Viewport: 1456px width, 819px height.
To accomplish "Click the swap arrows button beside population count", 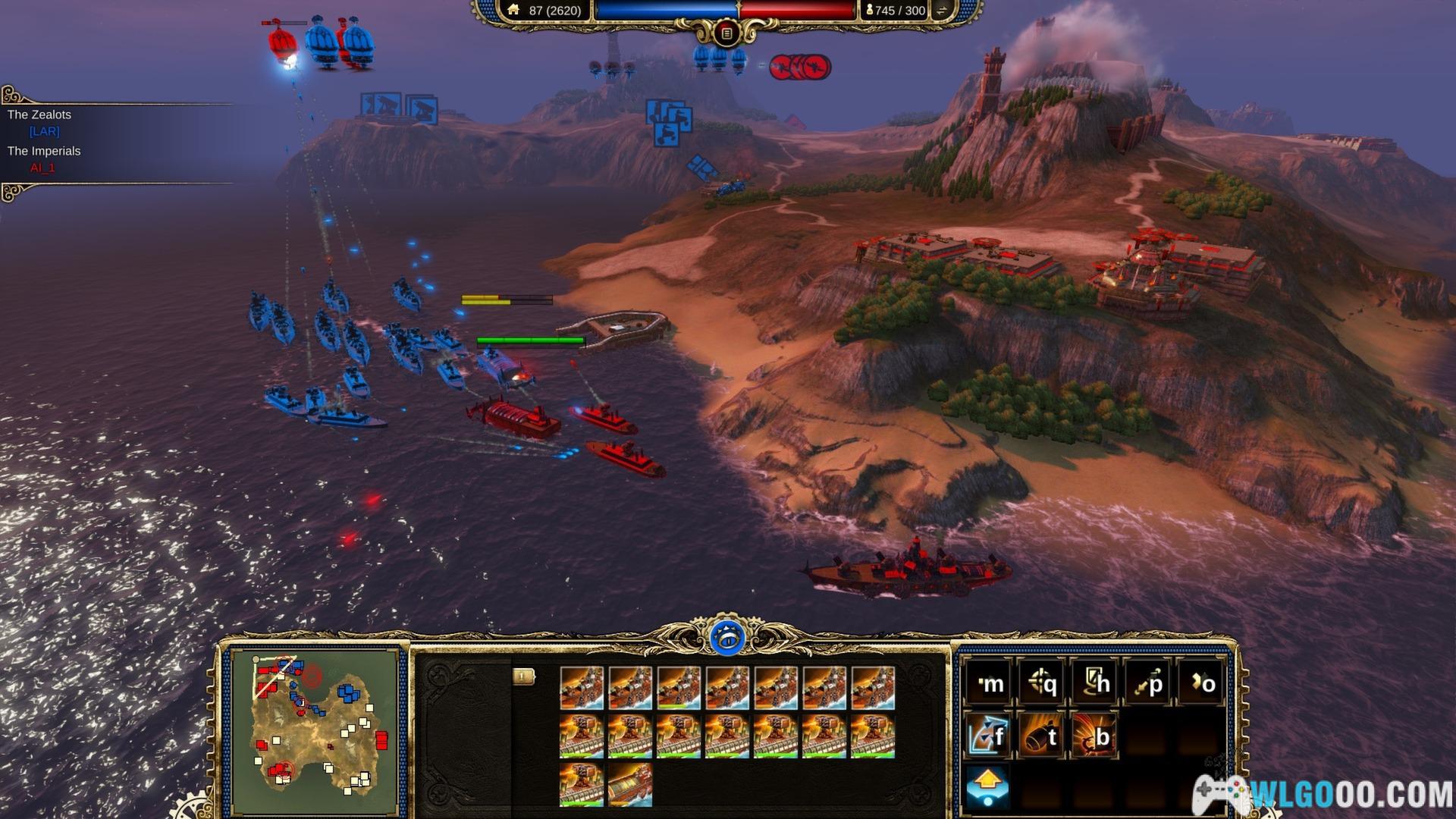I will (x=942, y=11).
